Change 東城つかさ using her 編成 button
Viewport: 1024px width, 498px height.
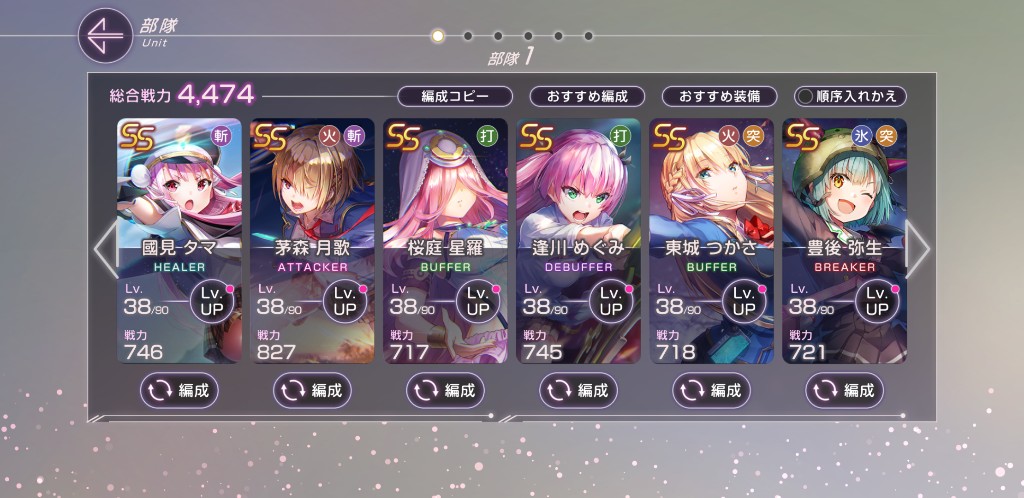click(711, 390)
